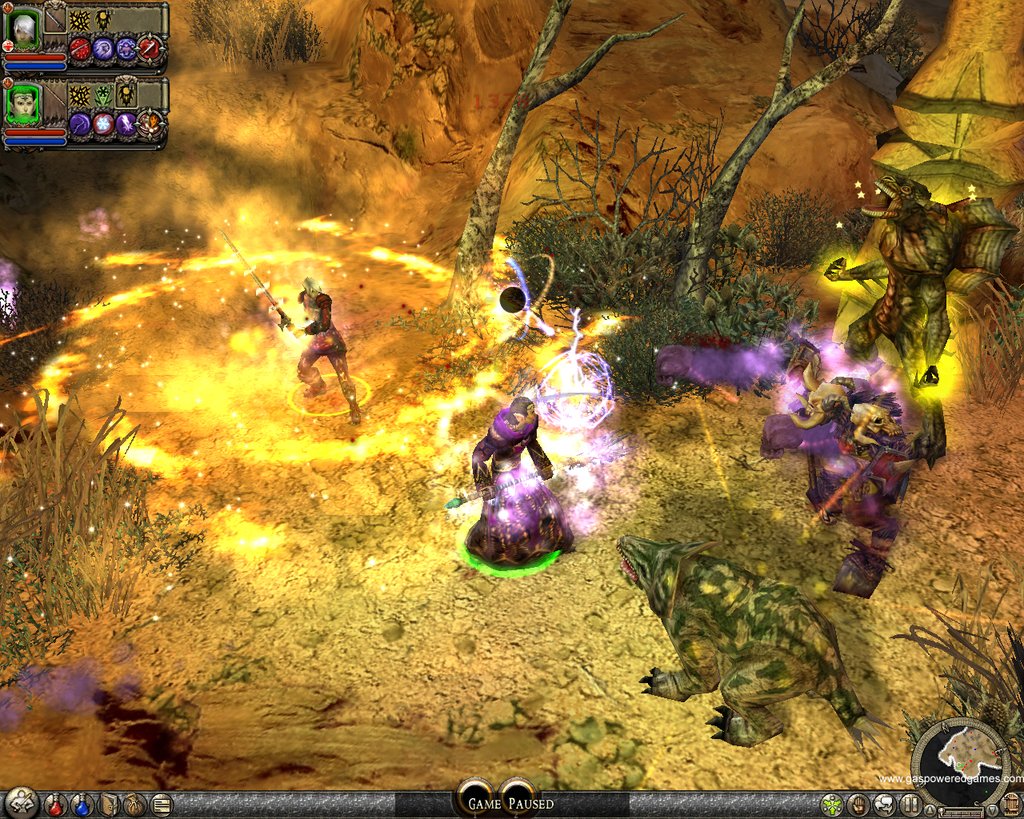
Task: Click the red cross icon beside warrior portrait
Action: click(x=7, y=47)
